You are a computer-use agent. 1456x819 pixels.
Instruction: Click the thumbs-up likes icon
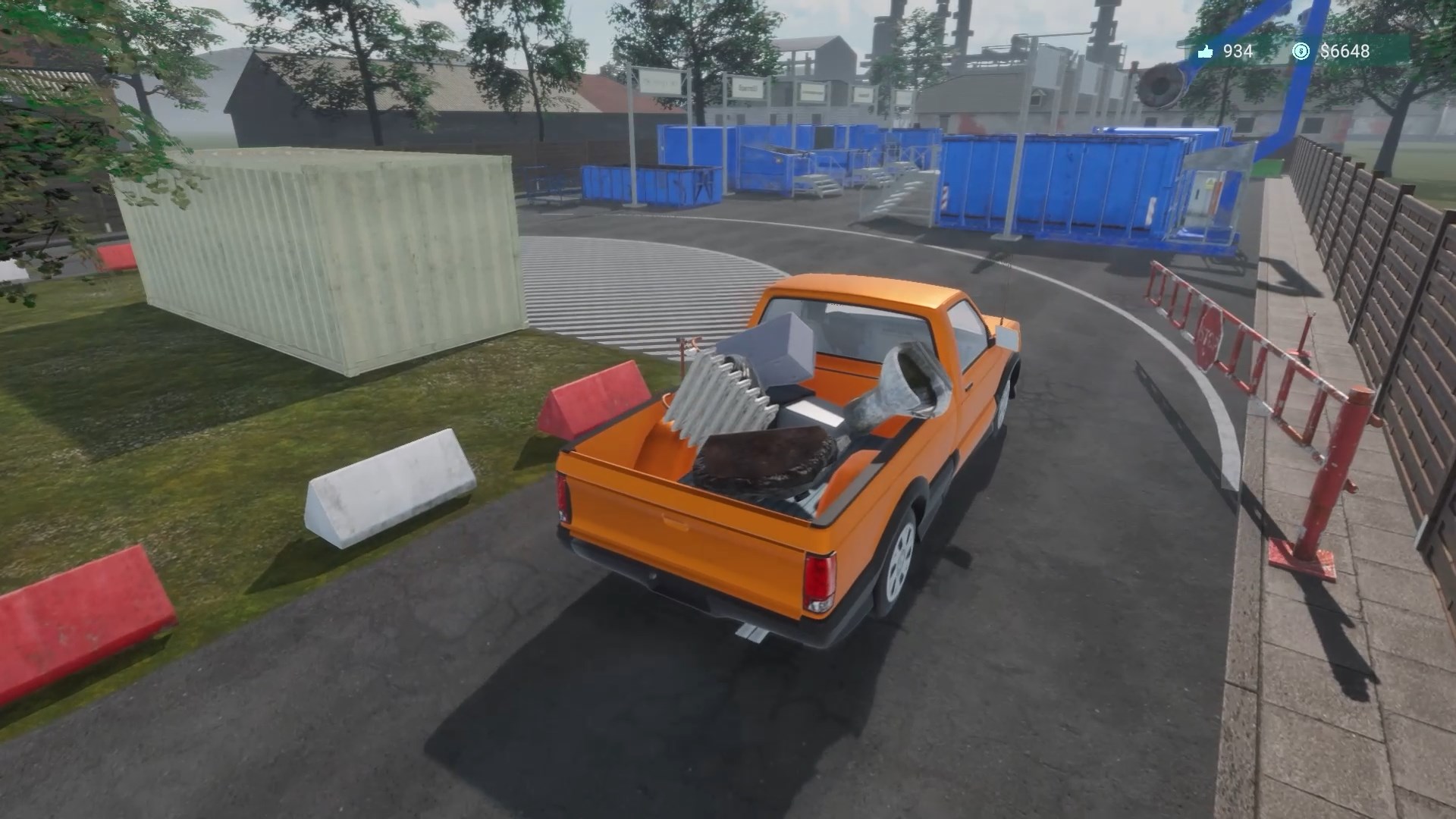click(1206, 52)
